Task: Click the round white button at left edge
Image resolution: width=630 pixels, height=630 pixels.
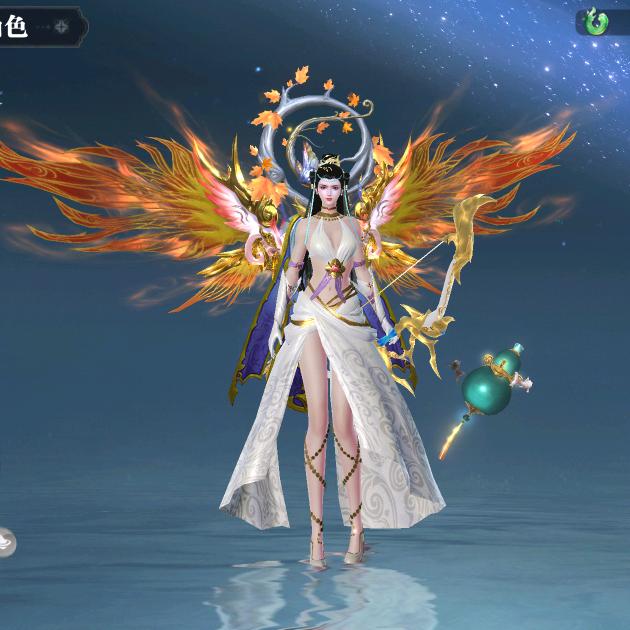Action: 5,541
